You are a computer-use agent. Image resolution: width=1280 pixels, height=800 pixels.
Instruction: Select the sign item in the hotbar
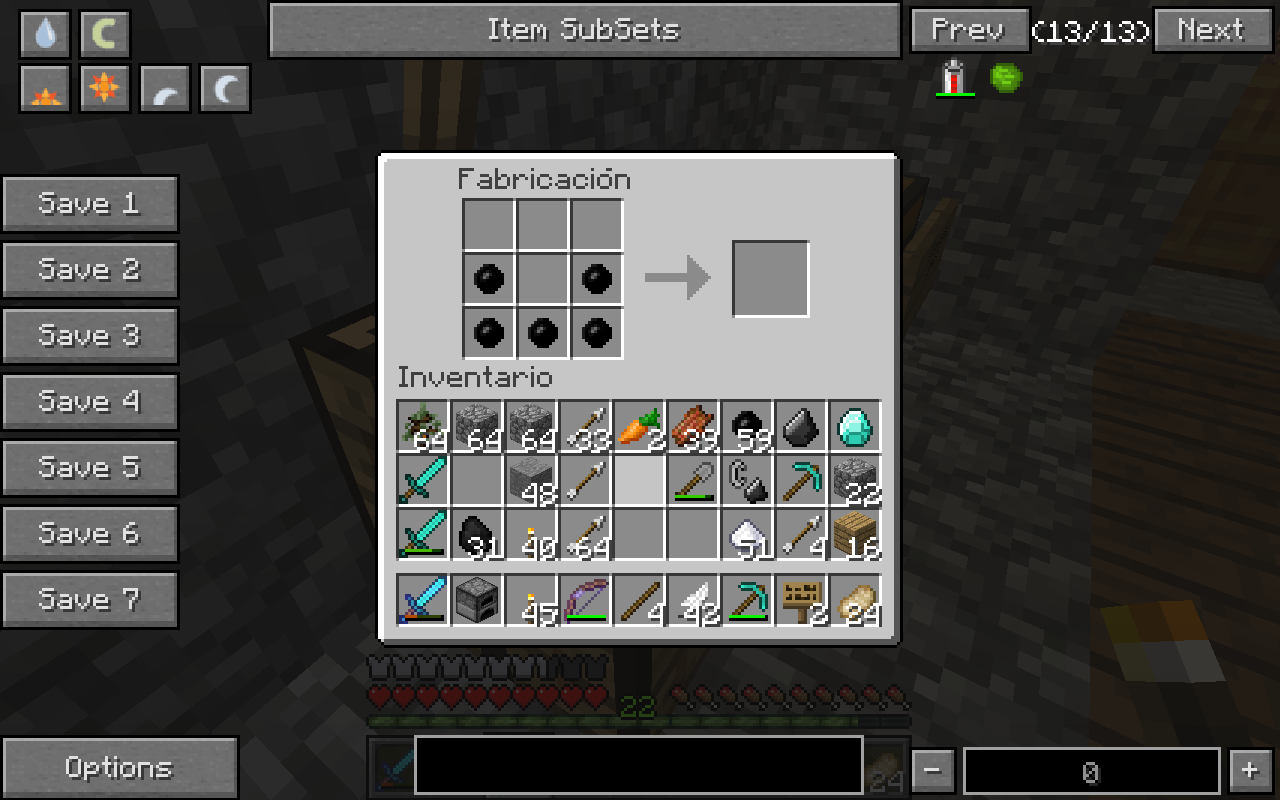[x=801, y=600]
